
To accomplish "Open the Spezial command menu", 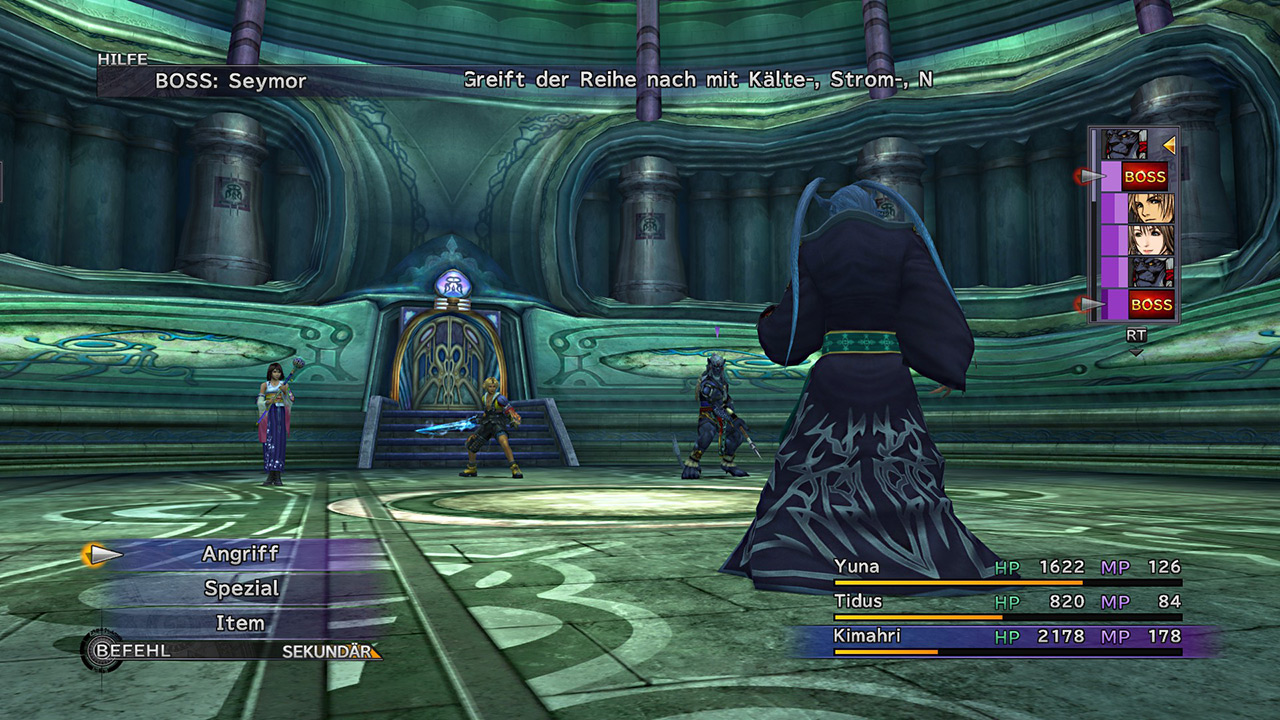I will coord(241,589).
